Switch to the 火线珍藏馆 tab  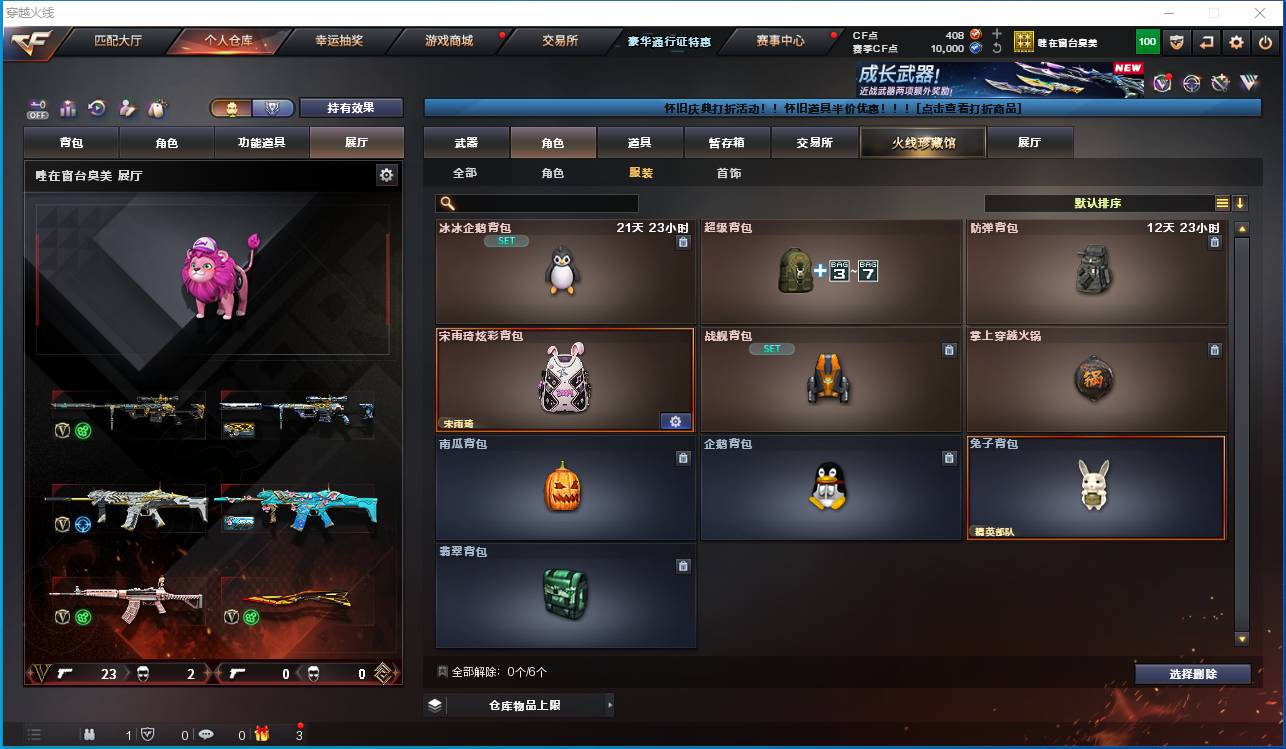(922, 142)
